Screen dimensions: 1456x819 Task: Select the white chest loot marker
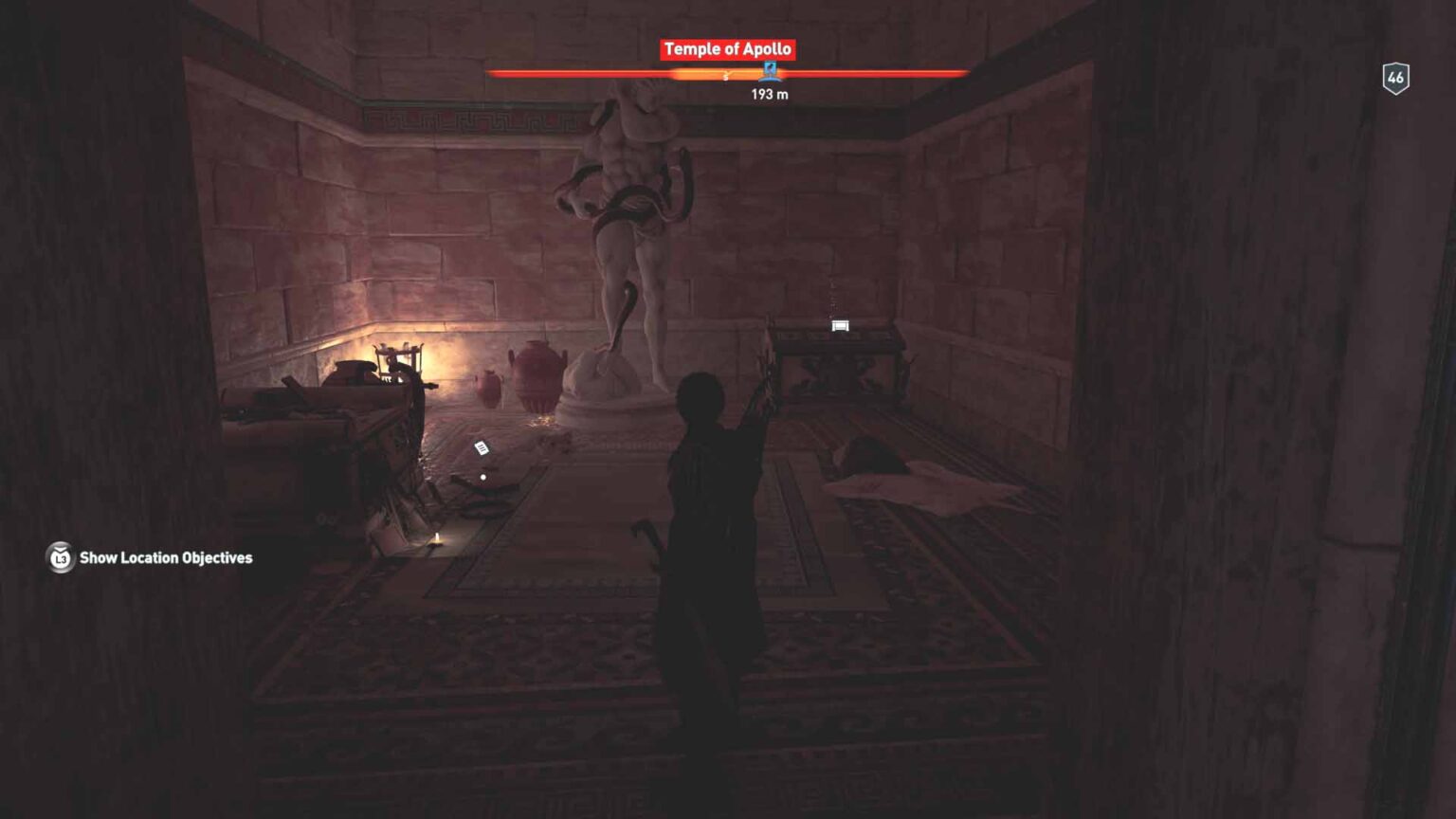pos(840,326)
